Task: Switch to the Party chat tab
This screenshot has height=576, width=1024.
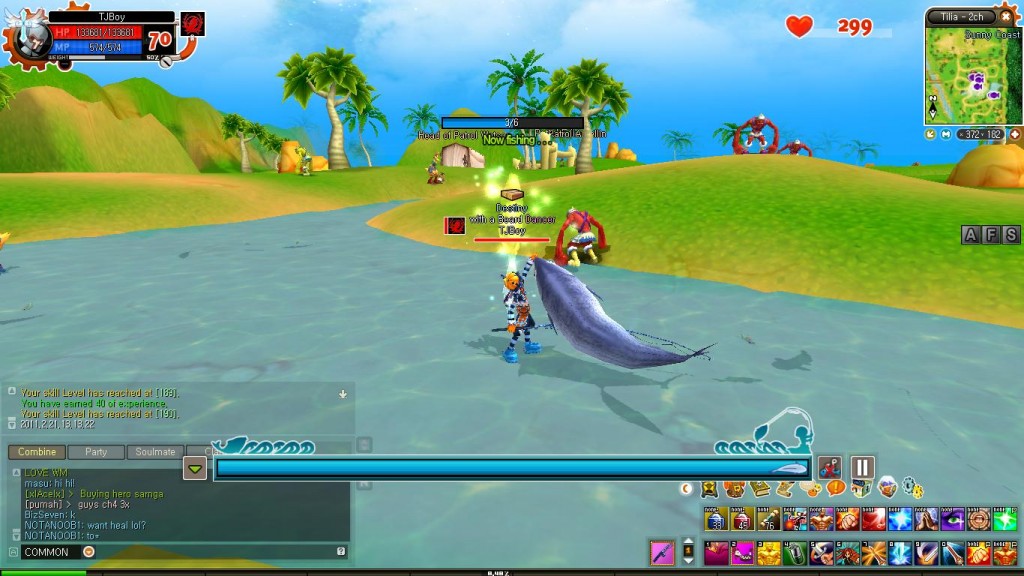Action: [96, 452]
